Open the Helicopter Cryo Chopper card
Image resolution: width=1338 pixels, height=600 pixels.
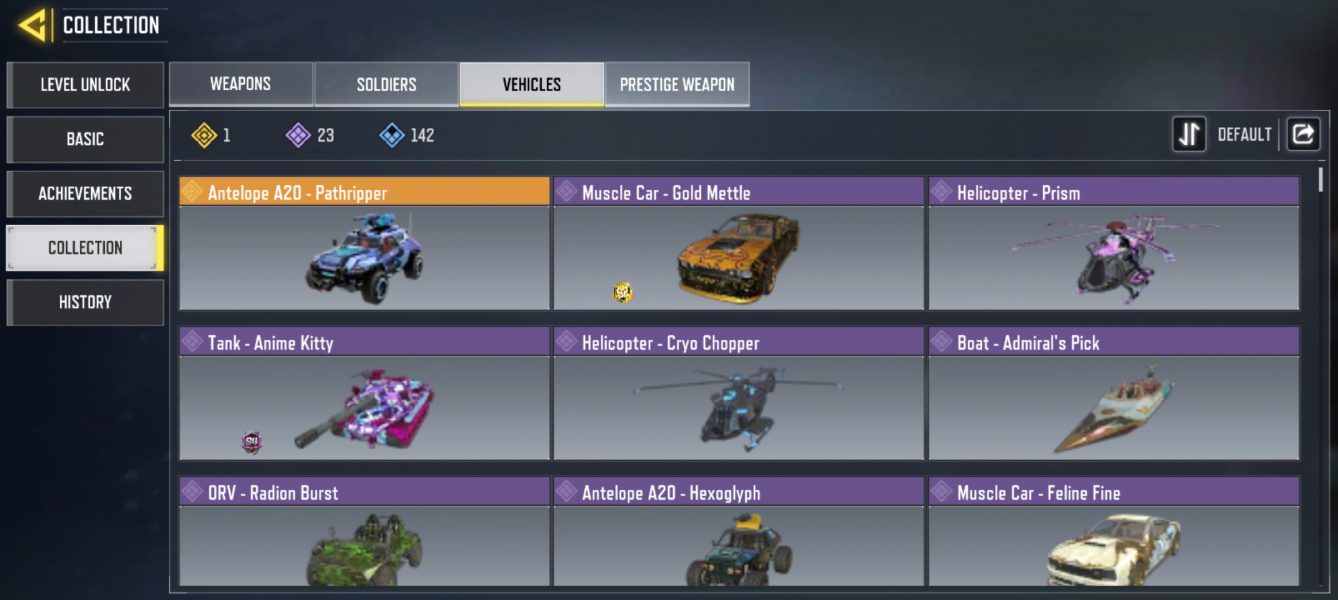tap(738, 394)
